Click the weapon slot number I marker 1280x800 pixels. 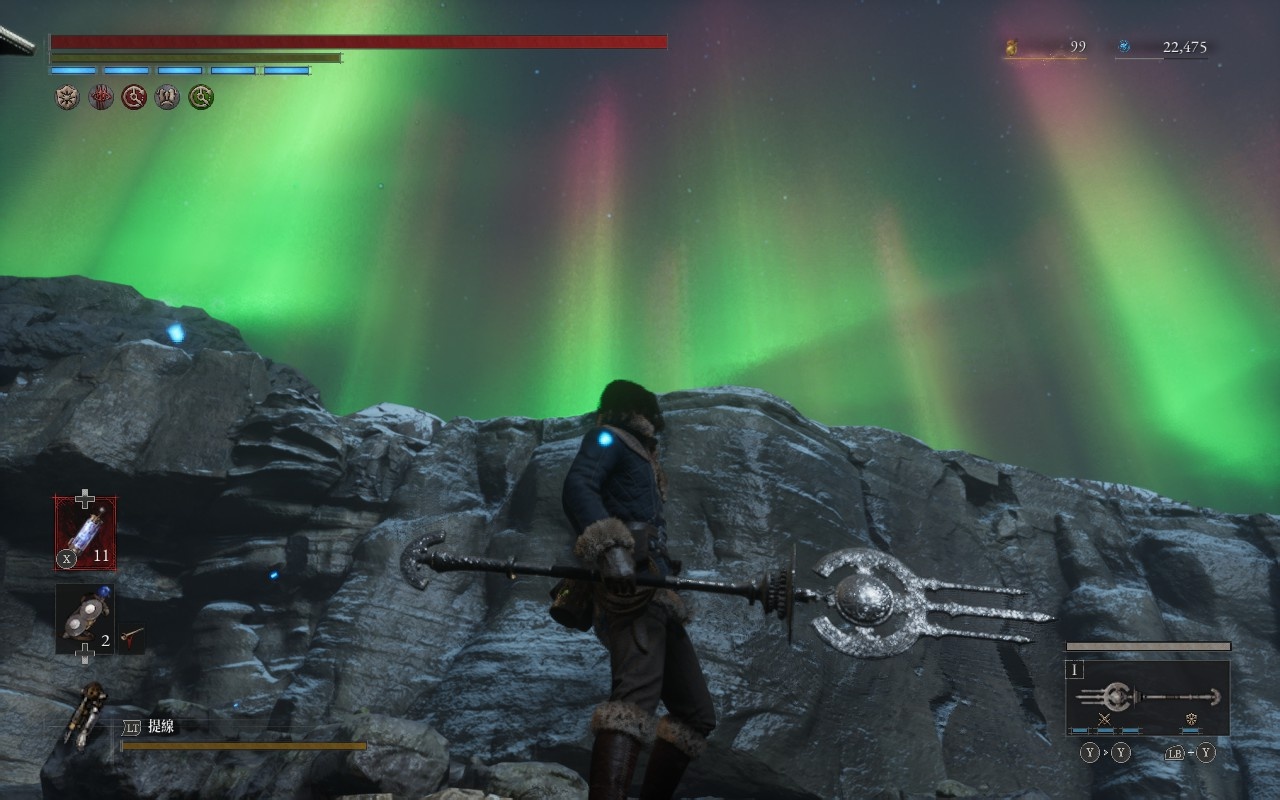1076,670
